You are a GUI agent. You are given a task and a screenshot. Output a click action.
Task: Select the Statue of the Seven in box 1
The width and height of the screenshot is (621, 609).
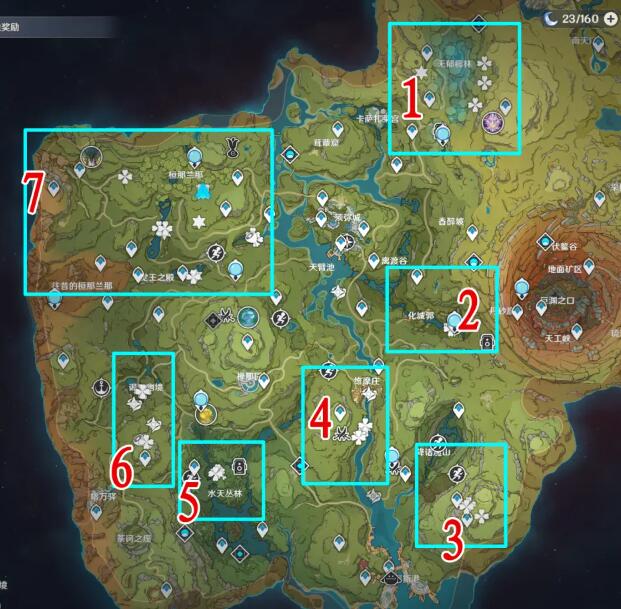(x=441, y=131)
